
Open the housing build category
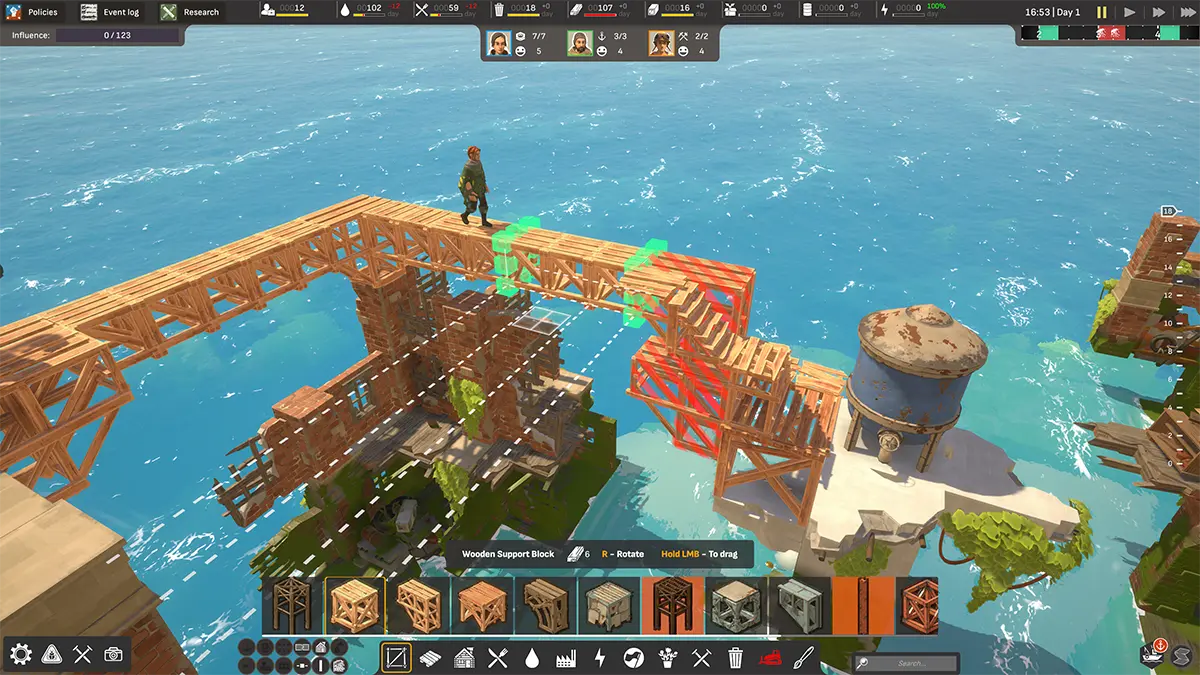tap(464, 657)
